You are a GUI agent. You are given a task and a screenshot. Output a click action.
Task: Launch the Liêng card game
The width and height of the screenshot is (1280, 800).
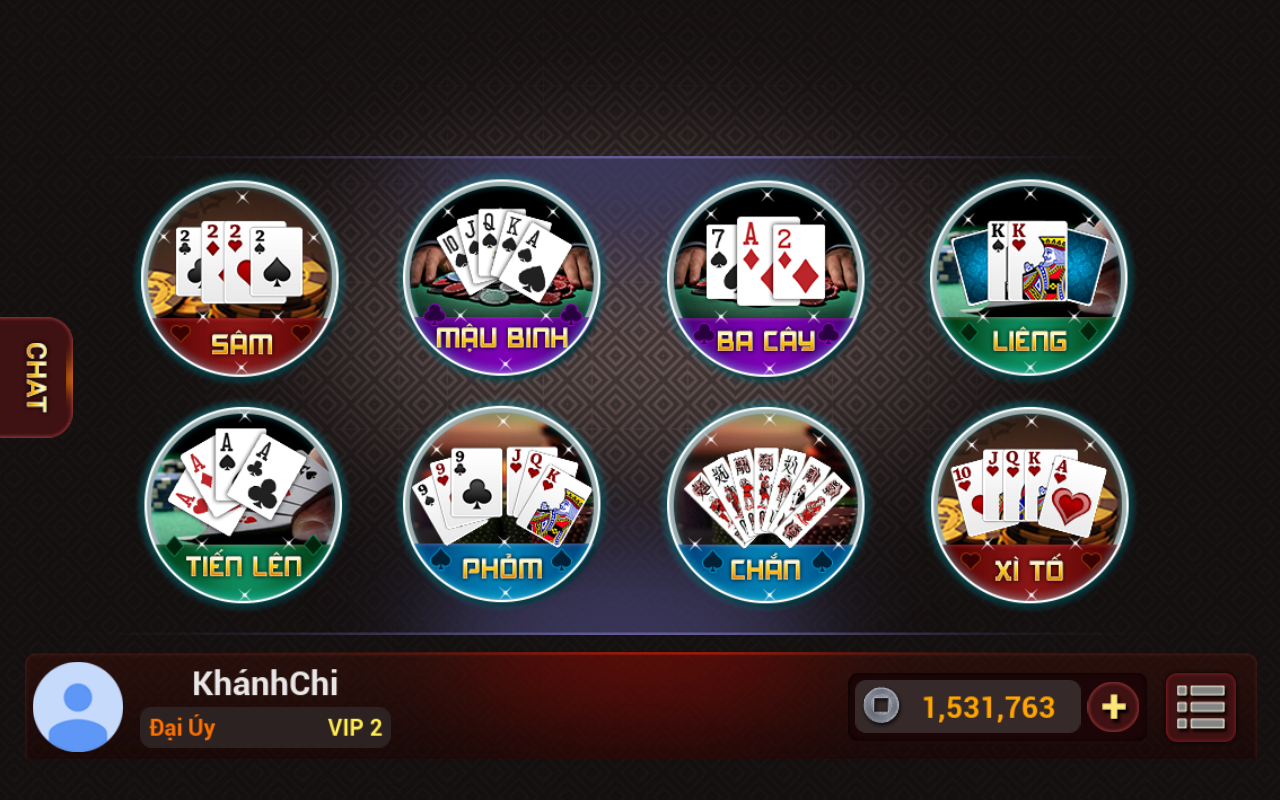pos(1028,278)
